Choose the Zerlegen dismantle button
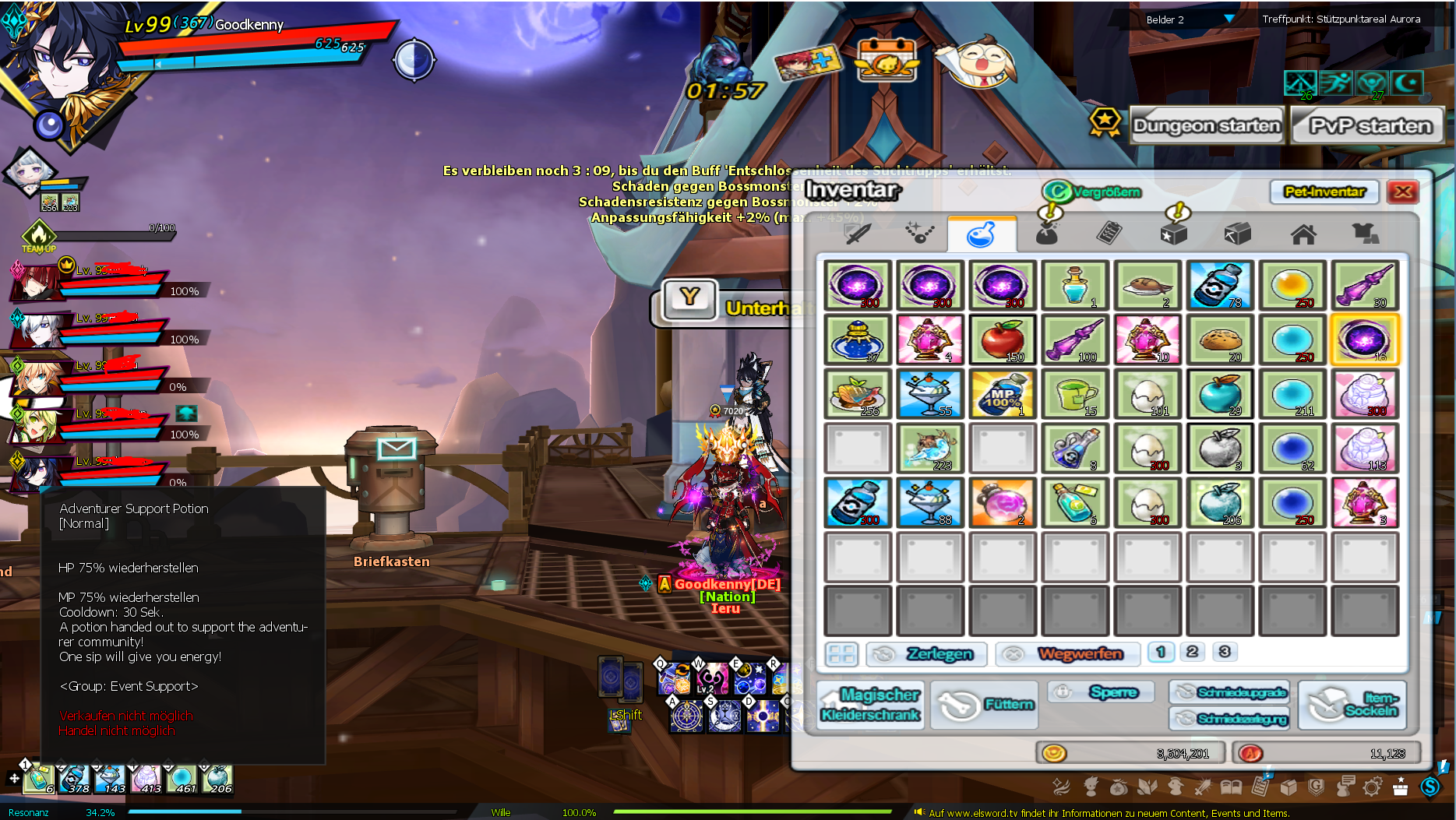Viewport: 1456px width, 820px height. 927,654
